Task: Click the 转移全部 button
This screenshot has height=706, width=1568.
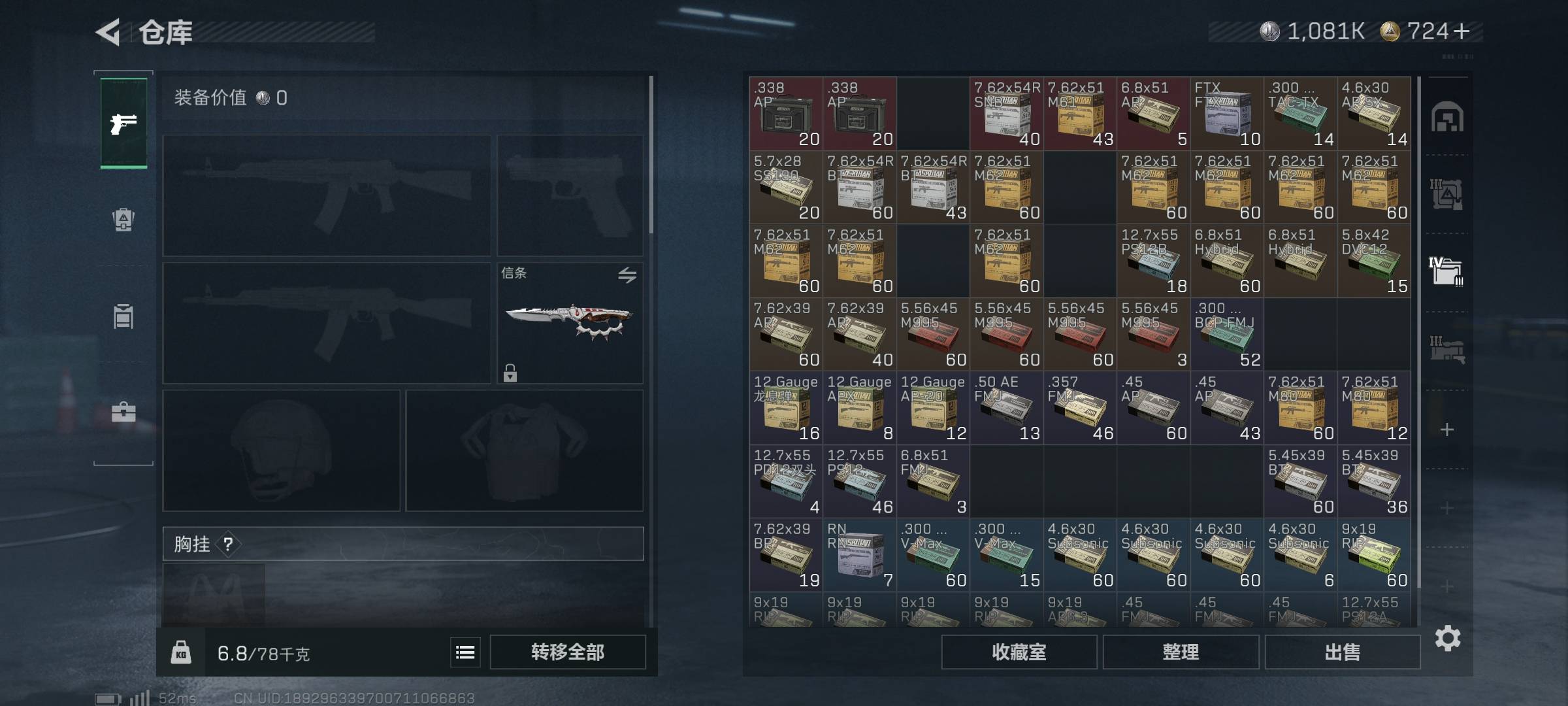Action: tap(567, 652)
